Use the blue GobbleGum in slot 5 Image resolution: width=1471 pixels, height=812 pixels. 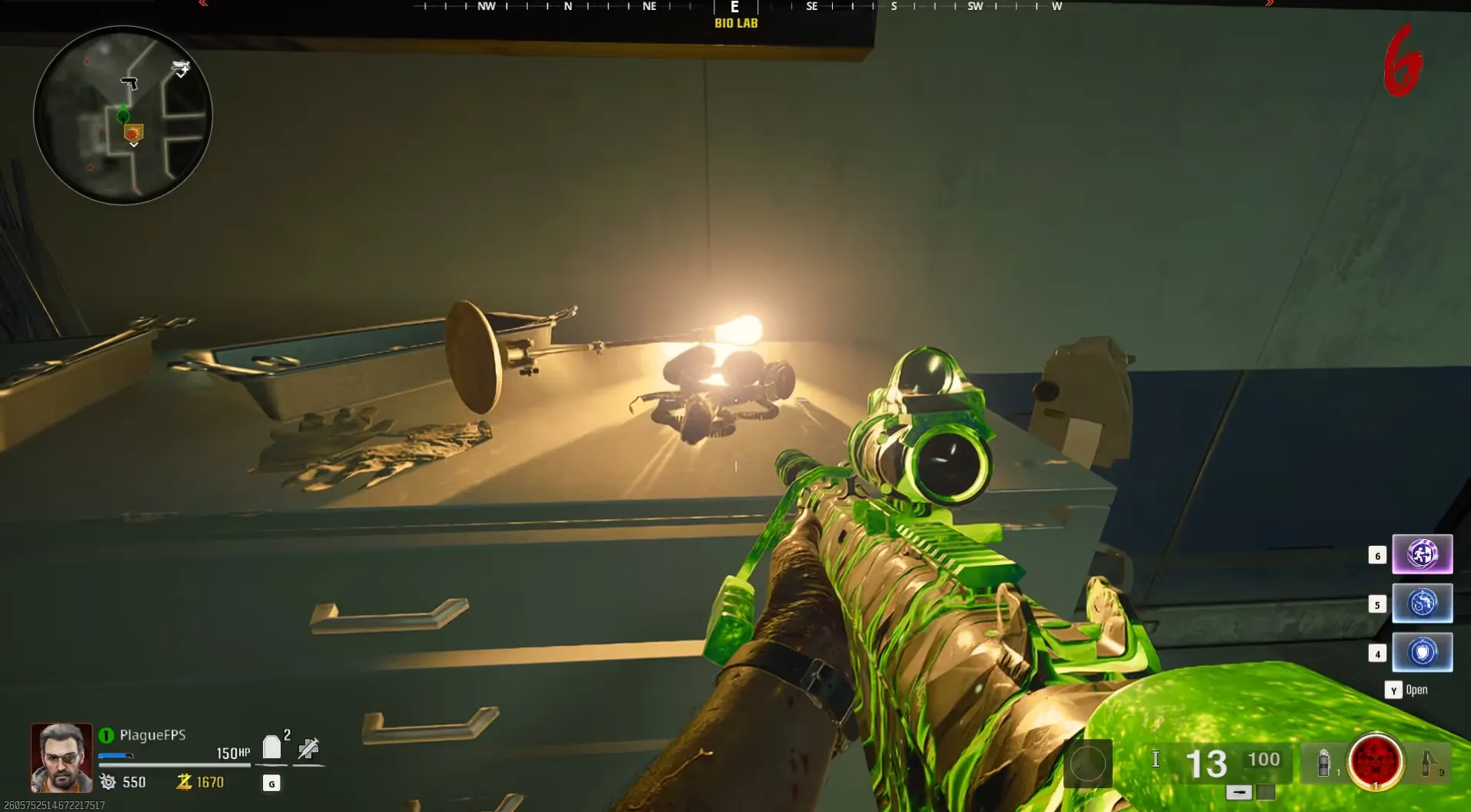pyautogui.click(x=1422, y=603)
